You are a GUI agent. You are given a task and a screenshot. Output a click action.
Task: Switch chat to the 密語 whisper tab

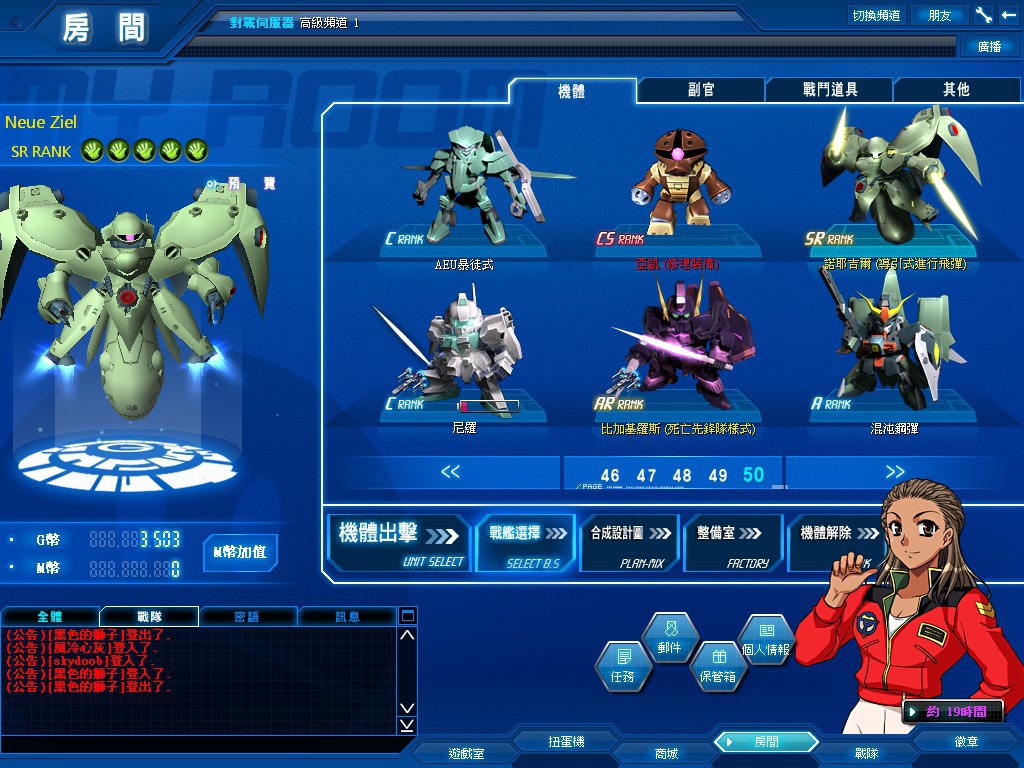(245, 616)
